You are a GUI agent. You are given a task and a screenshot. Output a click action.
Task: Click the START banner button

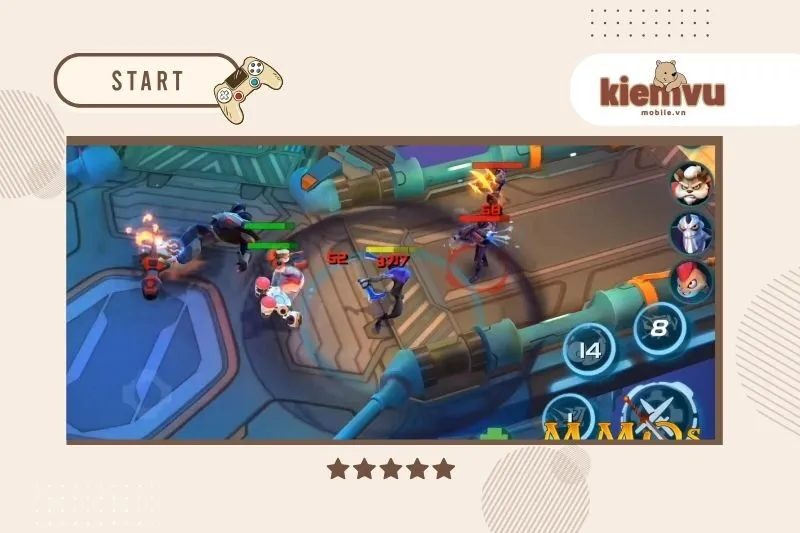tap(147, 80)
